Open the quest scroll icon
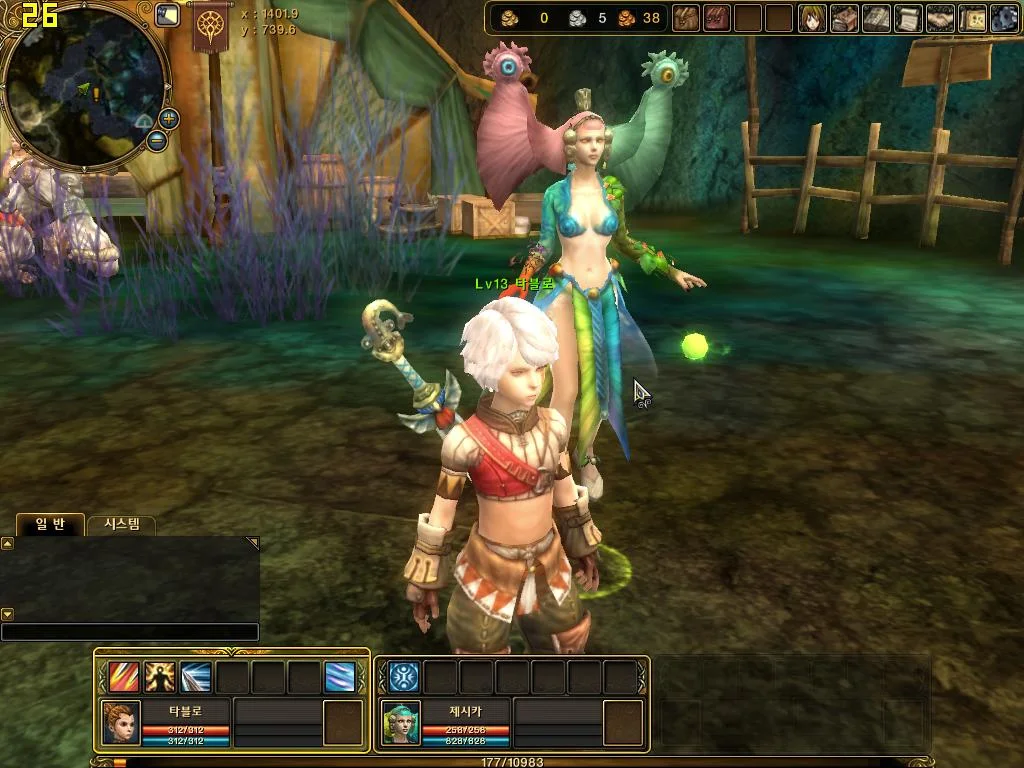Image resolution: width=1024 pixels, height=768 pixels. coord(908,18)
